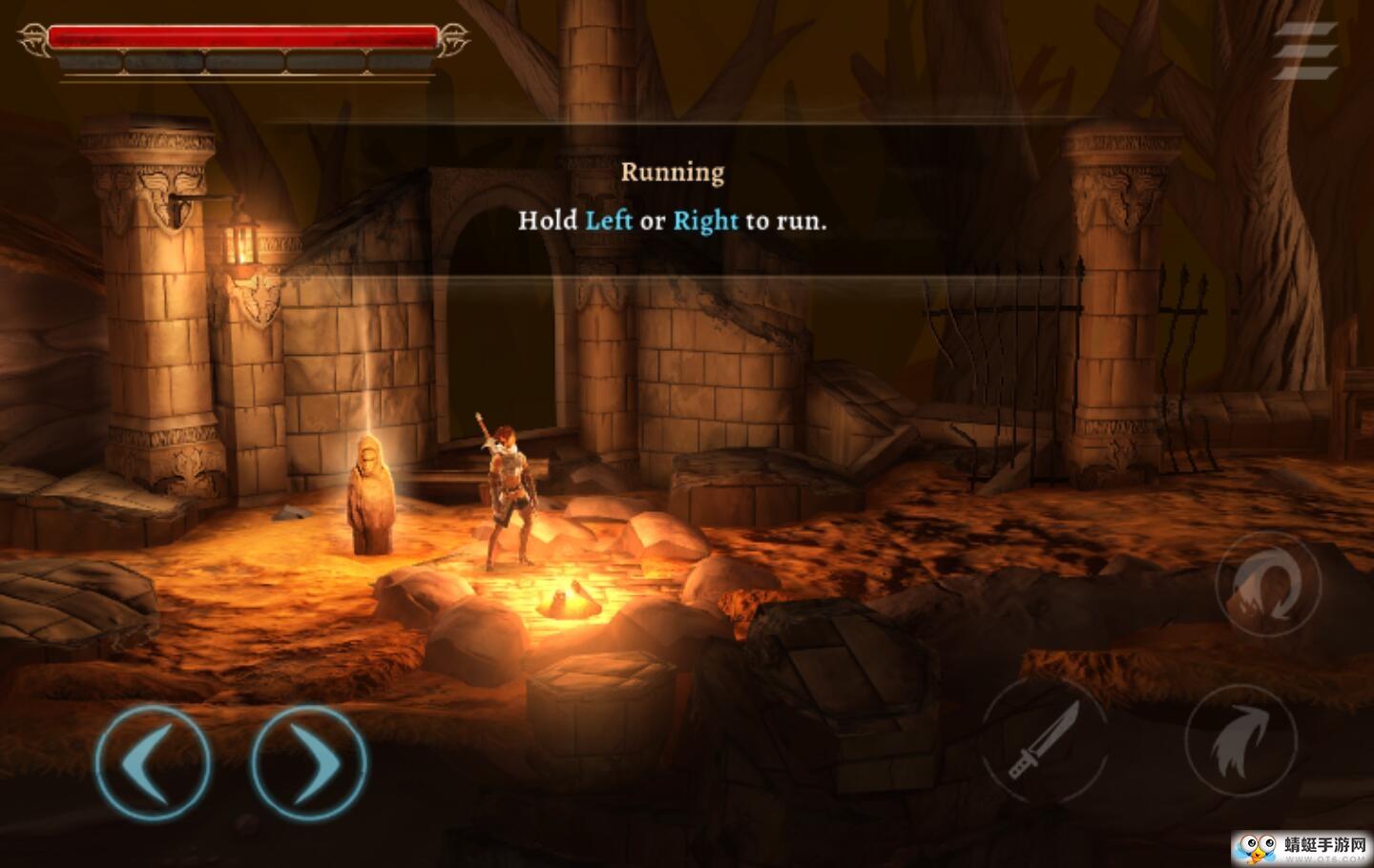Tap the right arrow movement button
This screenshot has height=868, width=1374.
pyautogui.click(x=308, y=761)
